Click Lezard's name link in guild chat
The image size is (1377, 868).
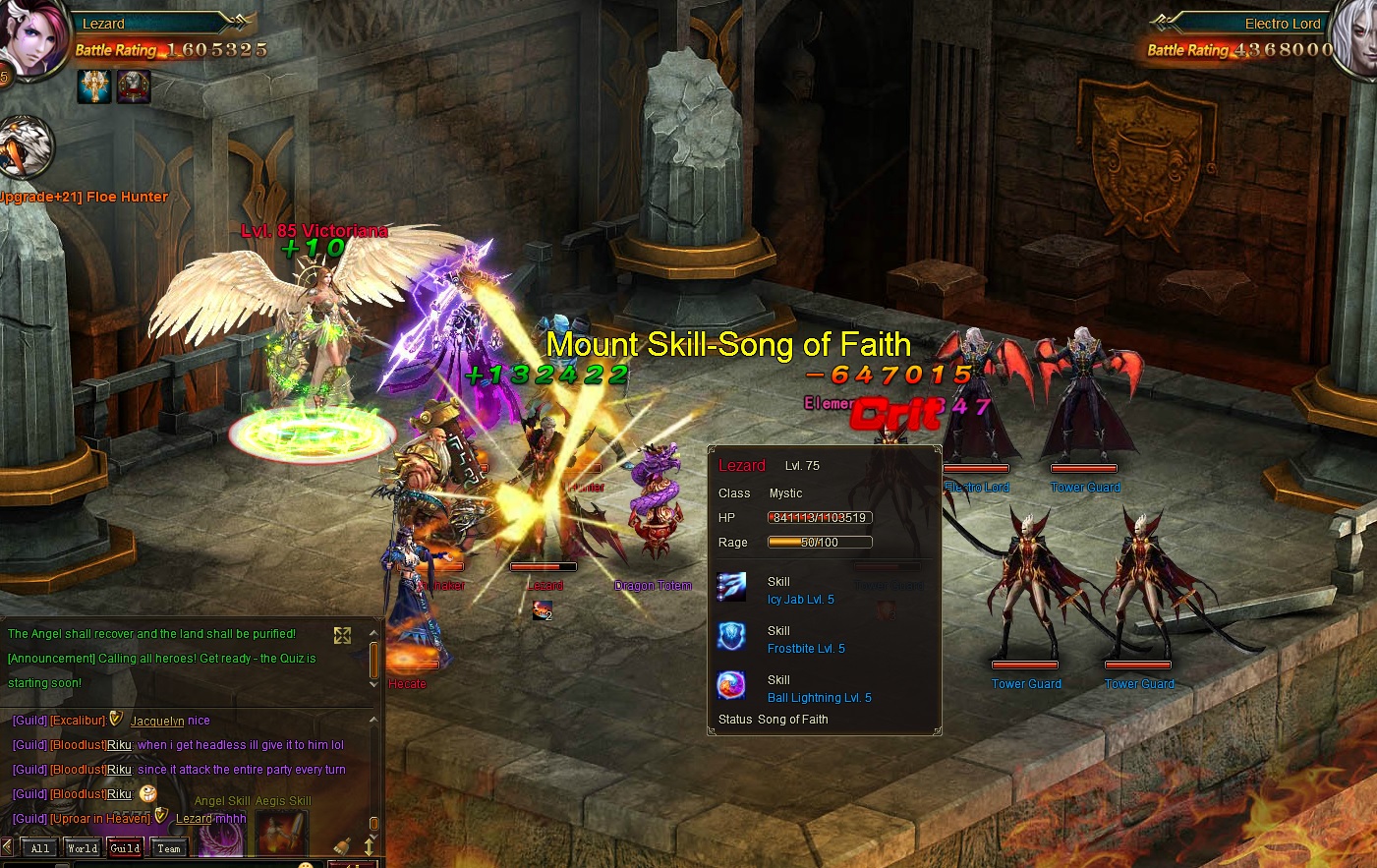coord(194,819)
